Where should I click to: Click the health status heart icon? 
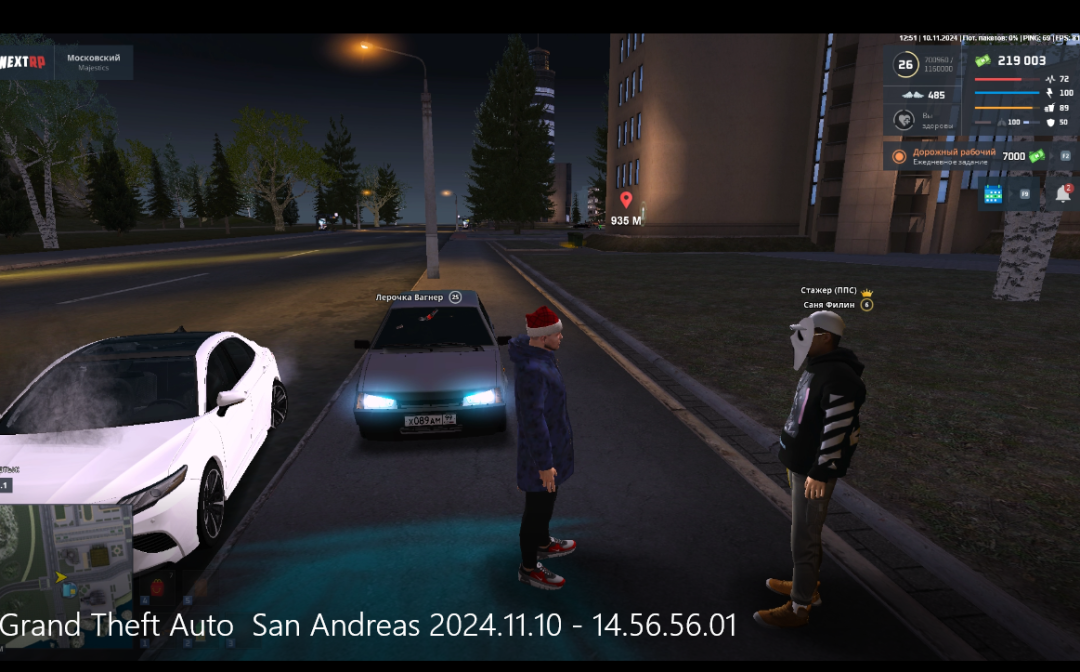(x=905, y=120)
